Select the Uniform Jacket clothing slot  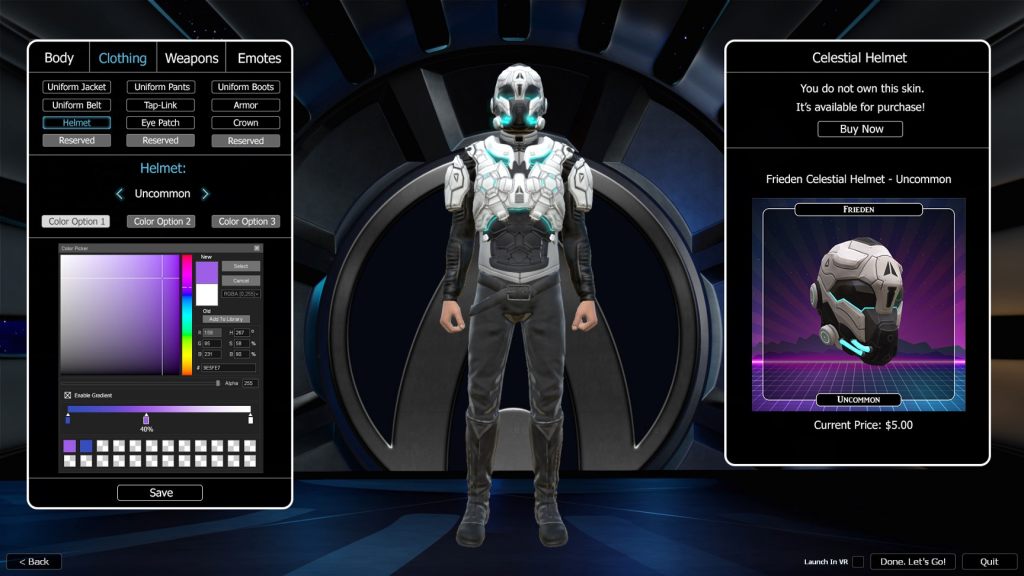coord(76,87)
